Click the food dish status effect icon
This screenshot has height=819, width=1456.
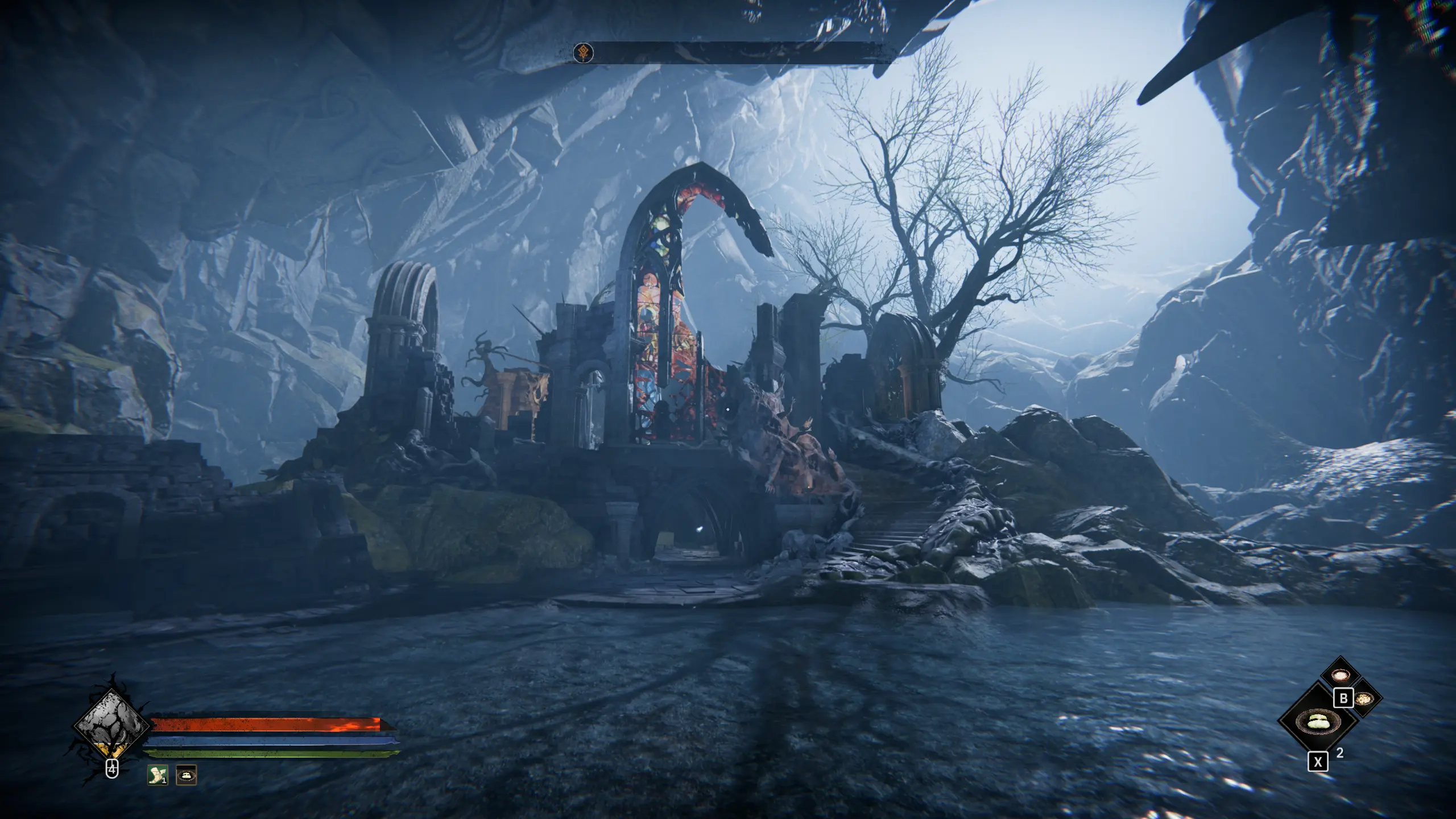tap(186, 775)
